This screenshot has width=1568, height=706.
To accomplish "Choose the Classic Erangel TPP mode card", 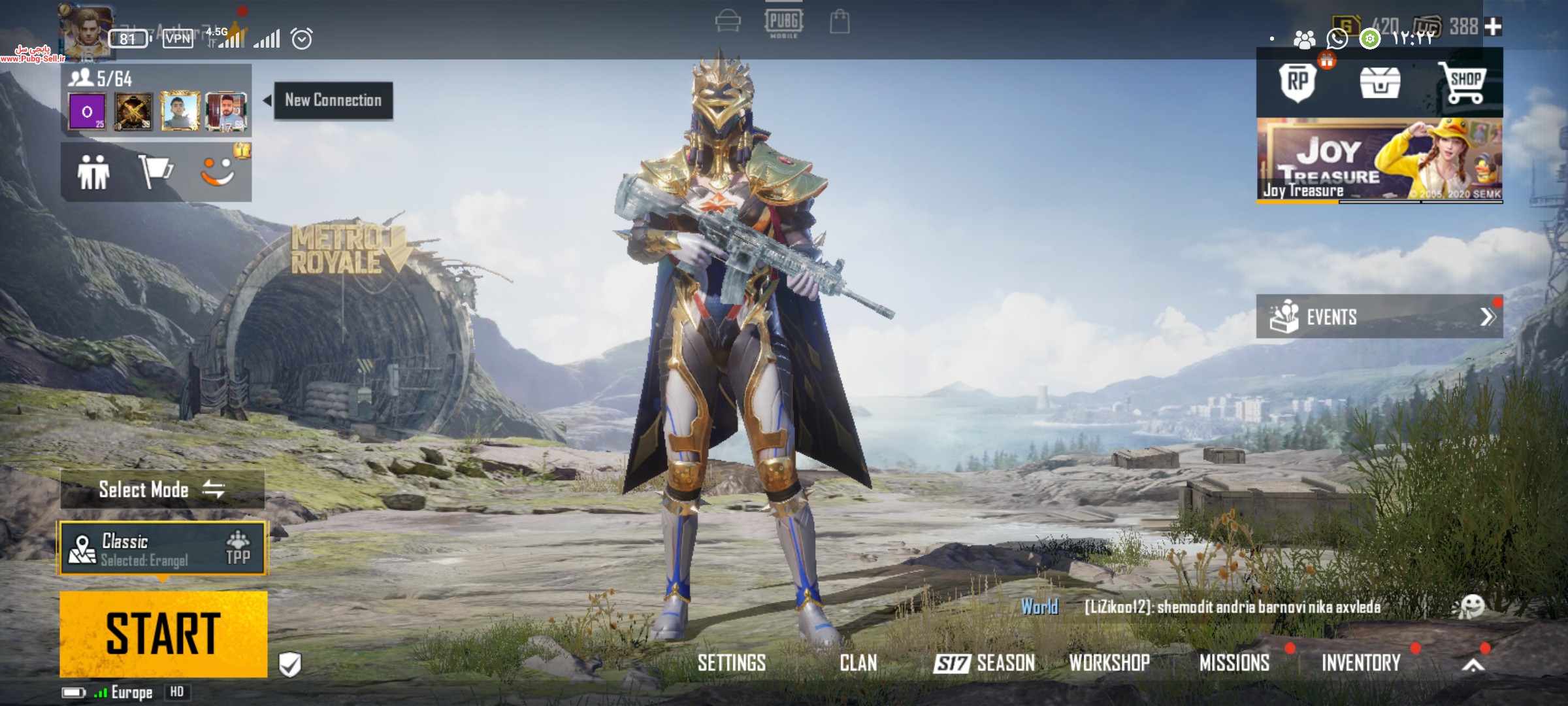I will pyautogui.click(x=163, y=548).
